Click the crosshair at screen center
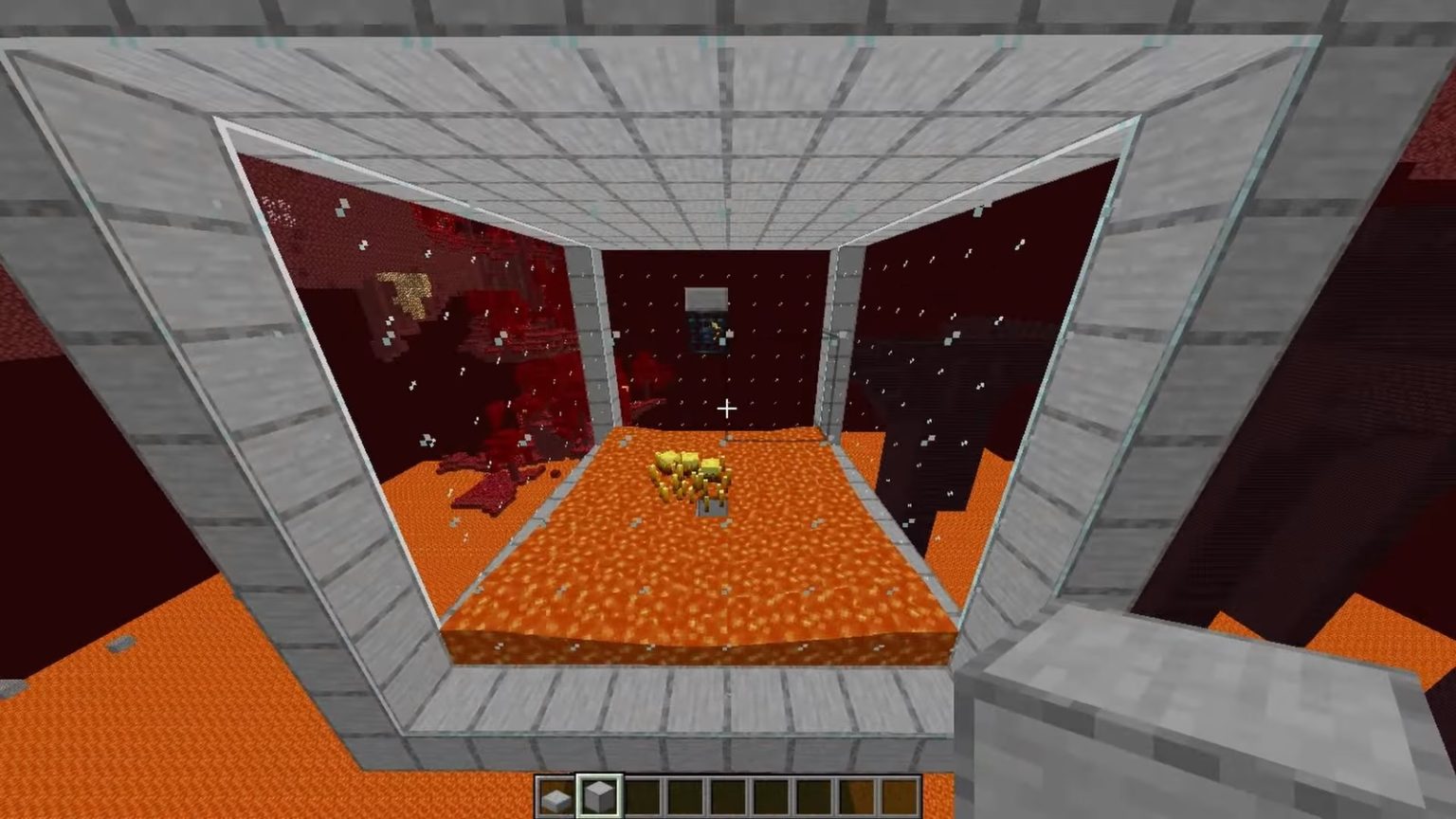Viewport: 1456px width, 819px height. coord(728,408)
